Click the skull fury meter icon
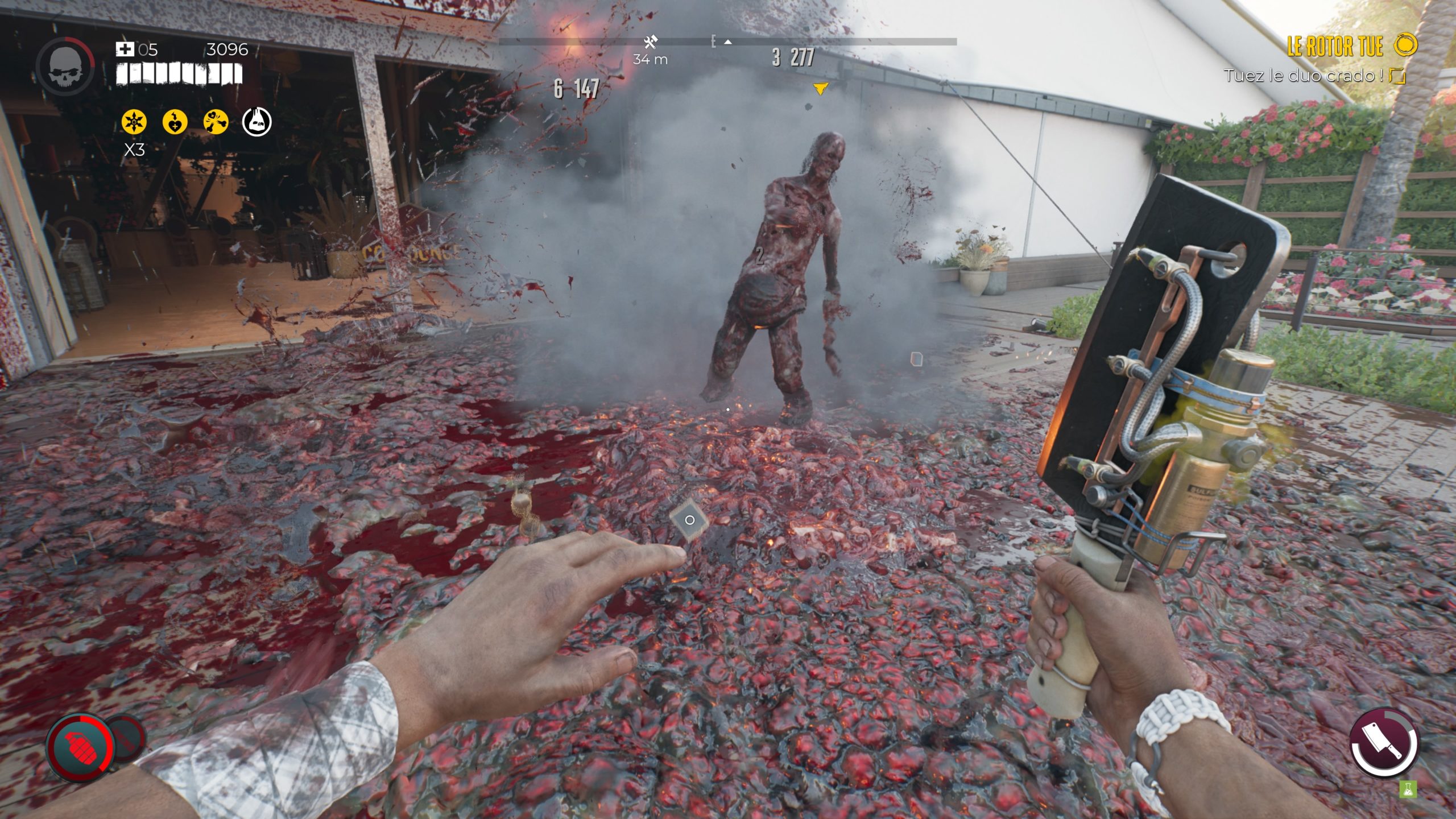The height and width of the screenshot is (819, 1456). 65,67
